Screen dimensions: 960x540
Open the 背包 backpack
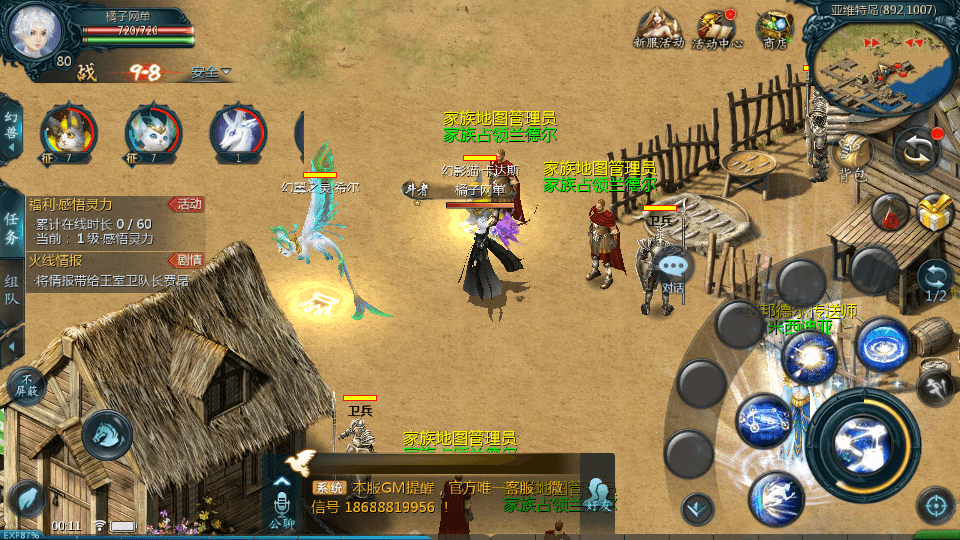pos(852,154)
